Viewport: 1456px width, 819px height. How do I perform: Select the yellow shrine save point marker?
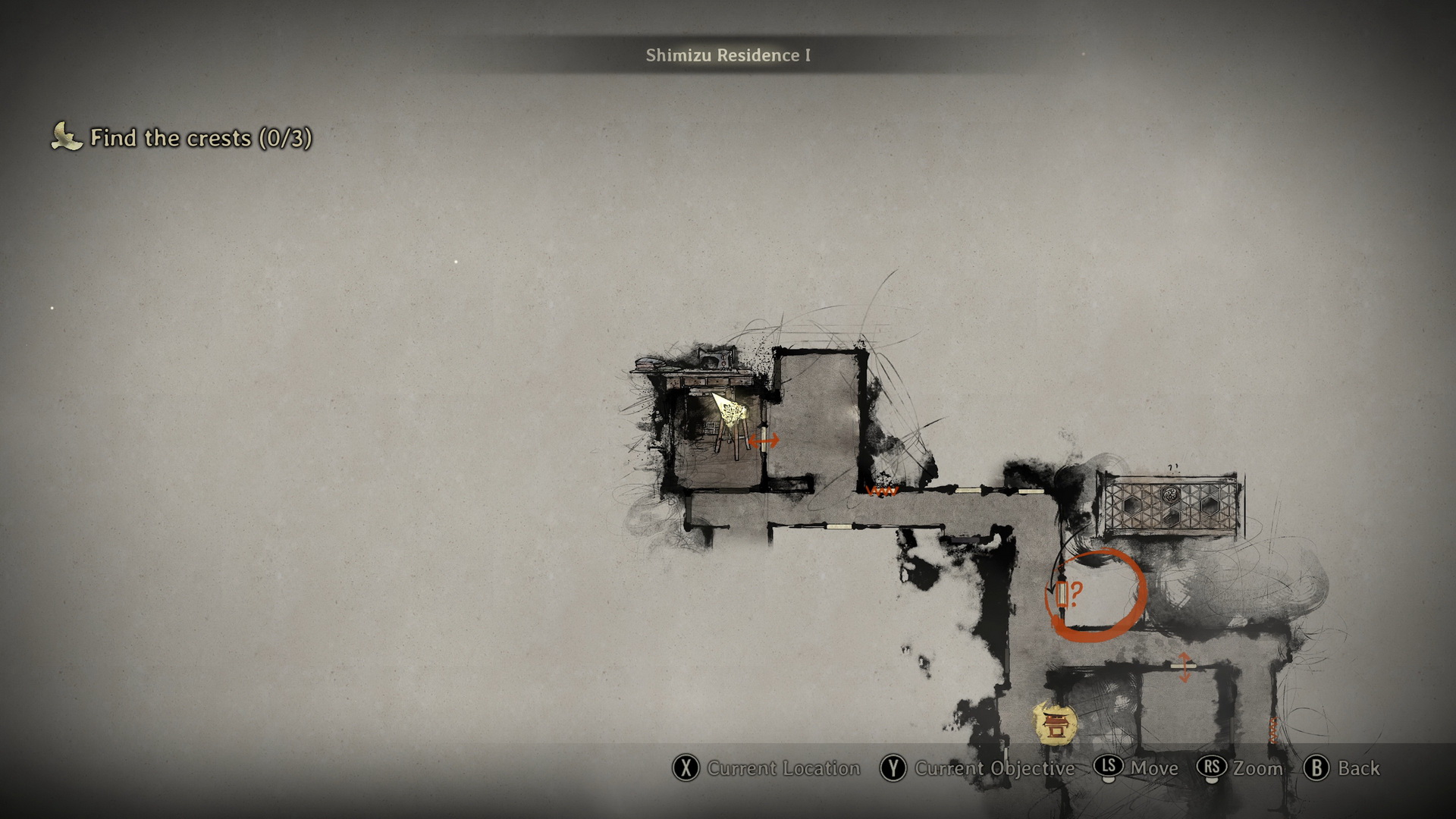pyautogui.click(x=1054, y=723)
